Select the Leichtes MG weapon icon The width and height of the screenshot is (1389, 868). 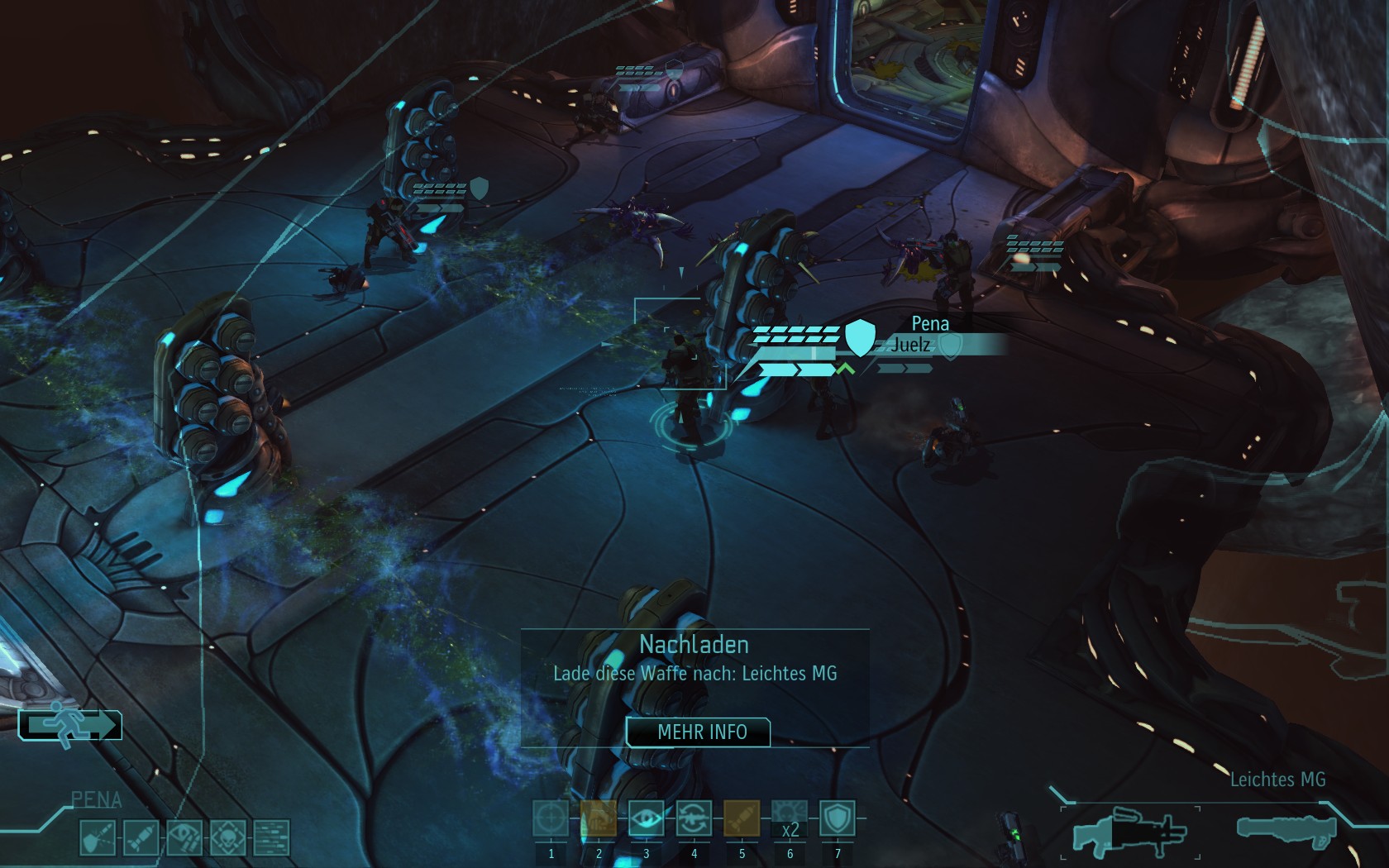pos(1129,831)
